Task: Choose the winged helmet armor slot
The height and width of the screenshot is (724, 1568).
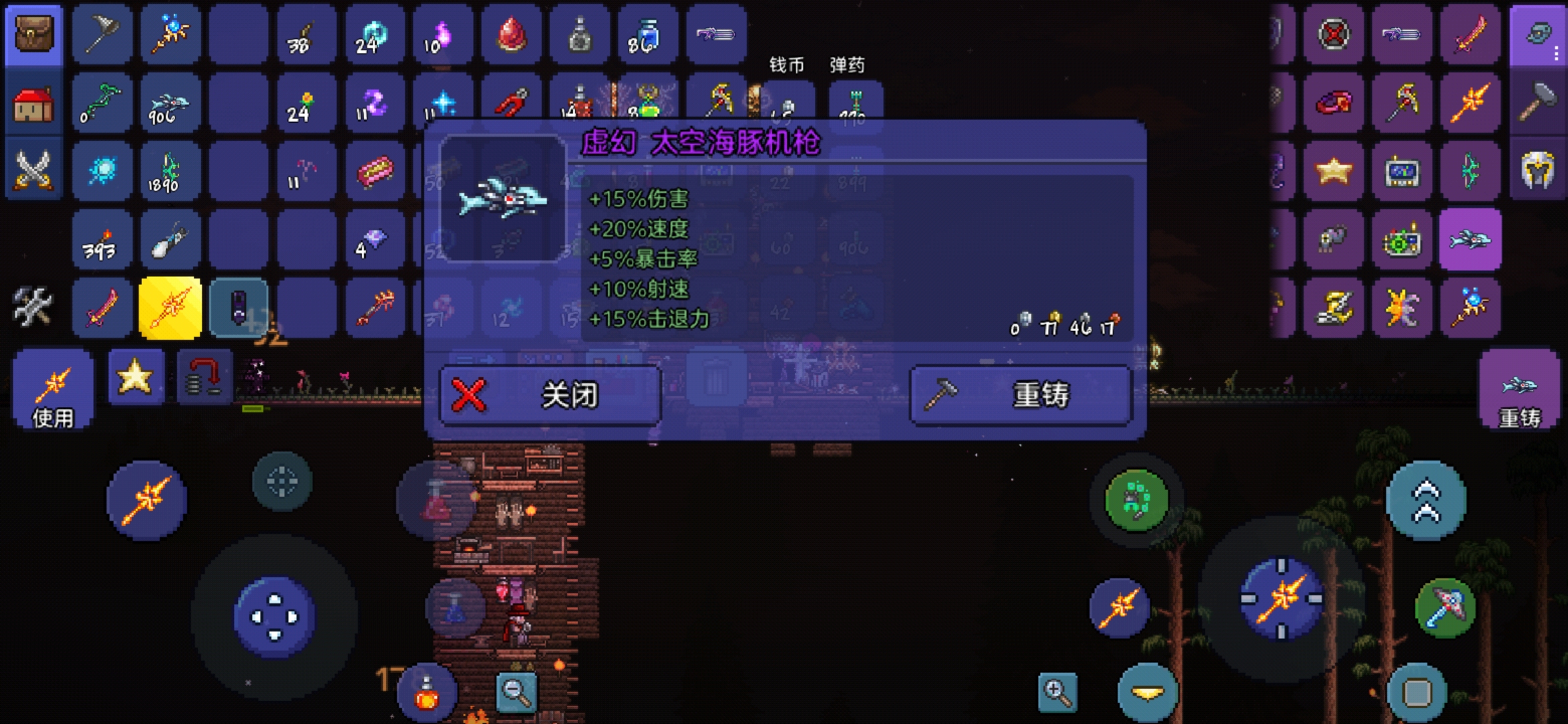Action: tap(1538, 172)
